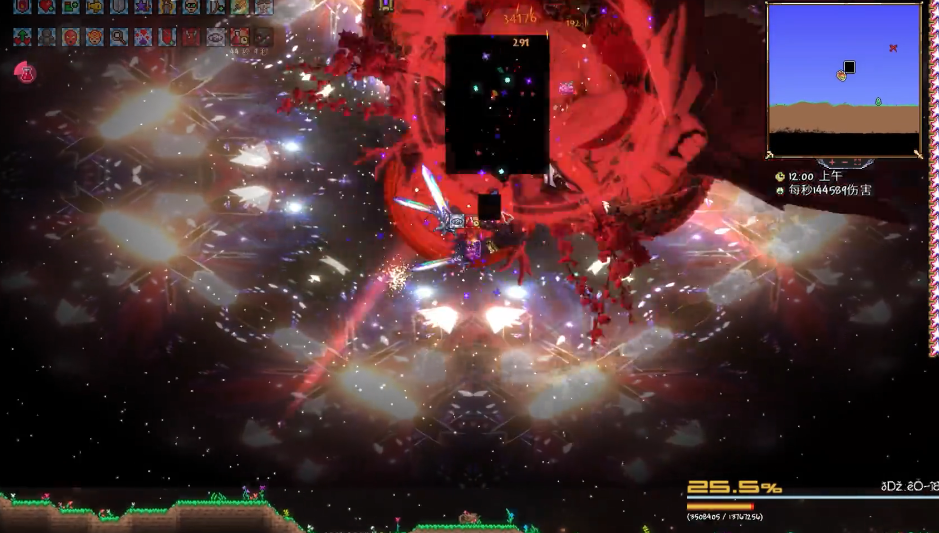Click the pink potion cooldown icon
Image resolution: width=939 pixels, height=533 pixels.
[24, 72]
